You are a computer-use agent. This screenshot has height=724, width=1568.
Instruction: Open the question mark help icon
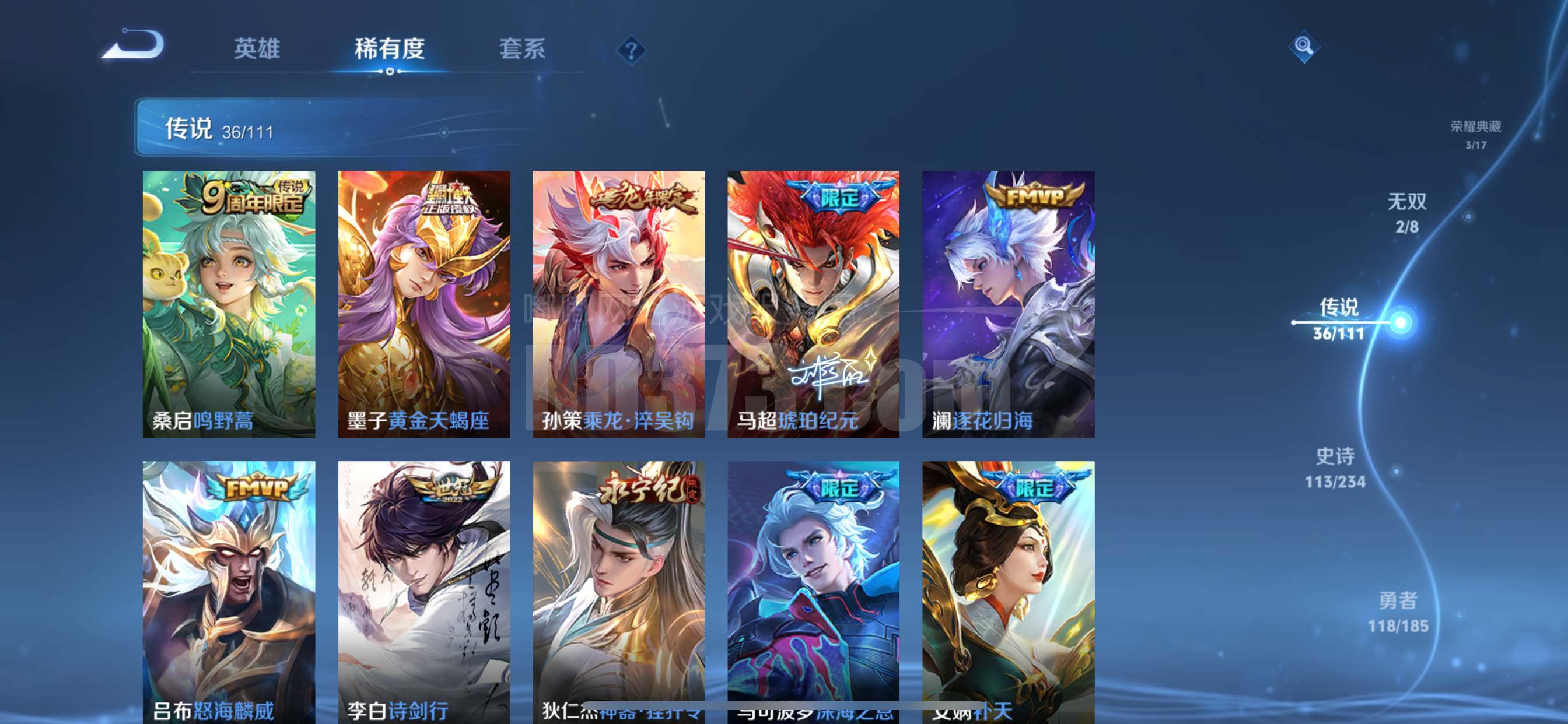point(631,50)
